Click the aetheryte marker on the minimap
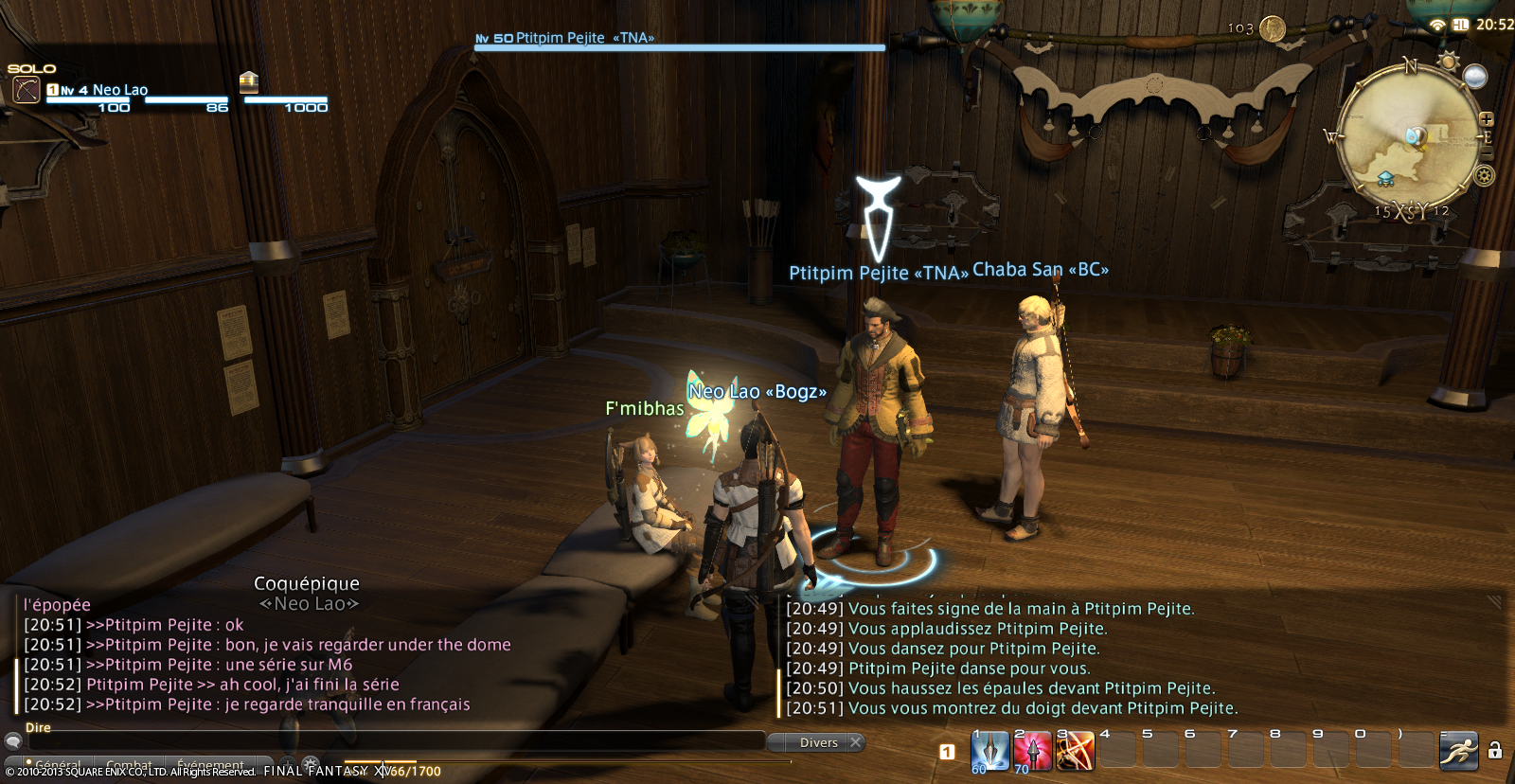Image resolution: width=1515 pixels, height=784 pixels. (x=1385, y=178)
